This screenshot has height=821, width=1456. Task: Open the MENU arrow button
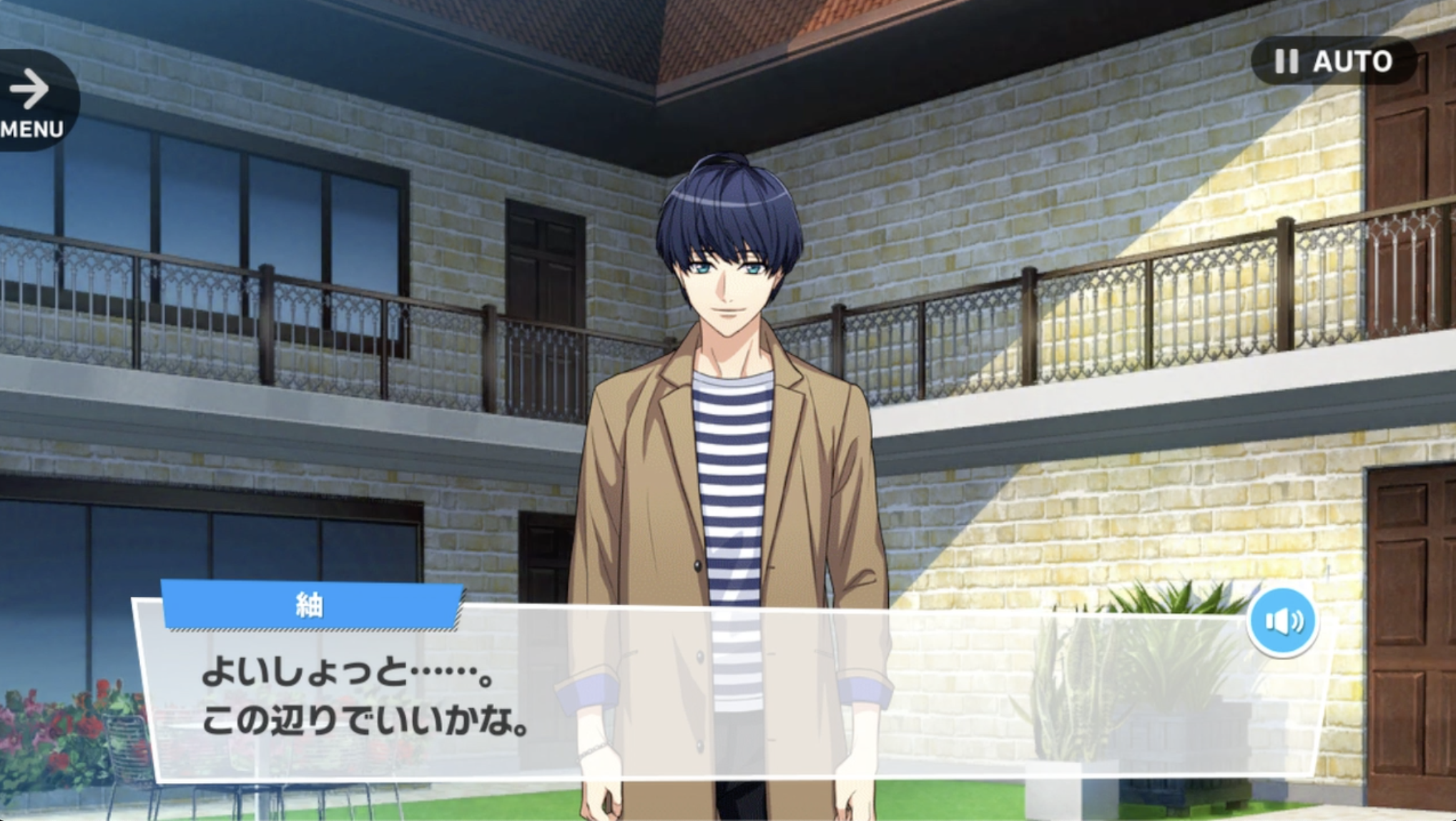click(32, 100)
